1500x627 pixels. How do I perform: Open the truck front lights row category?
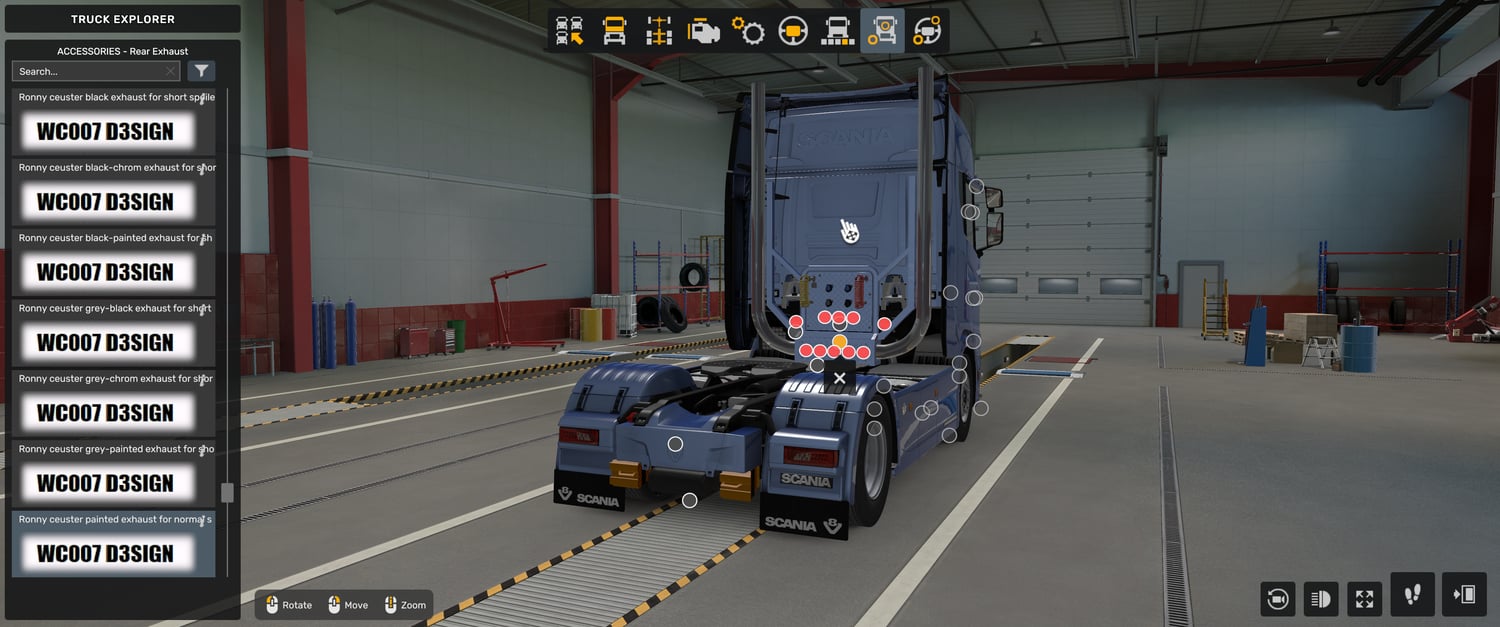tap(838, 31)
